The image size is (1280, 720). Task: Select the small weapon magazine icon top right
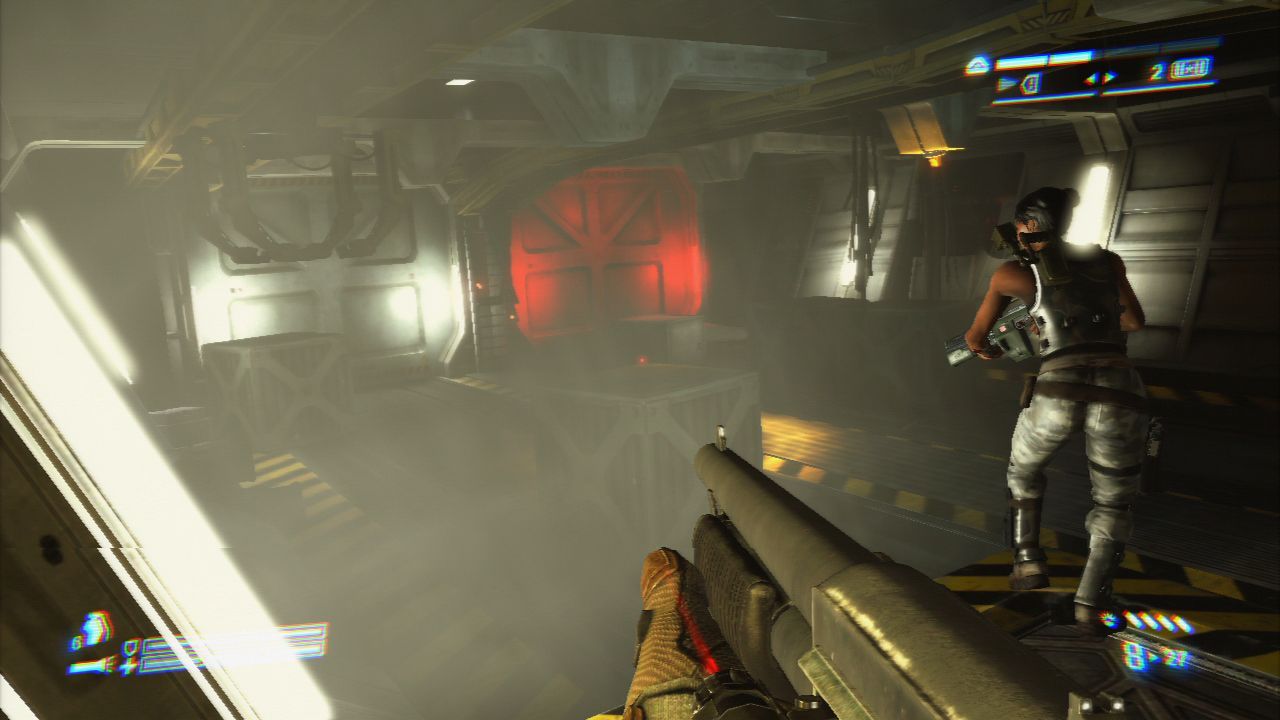click(1030, 82)
